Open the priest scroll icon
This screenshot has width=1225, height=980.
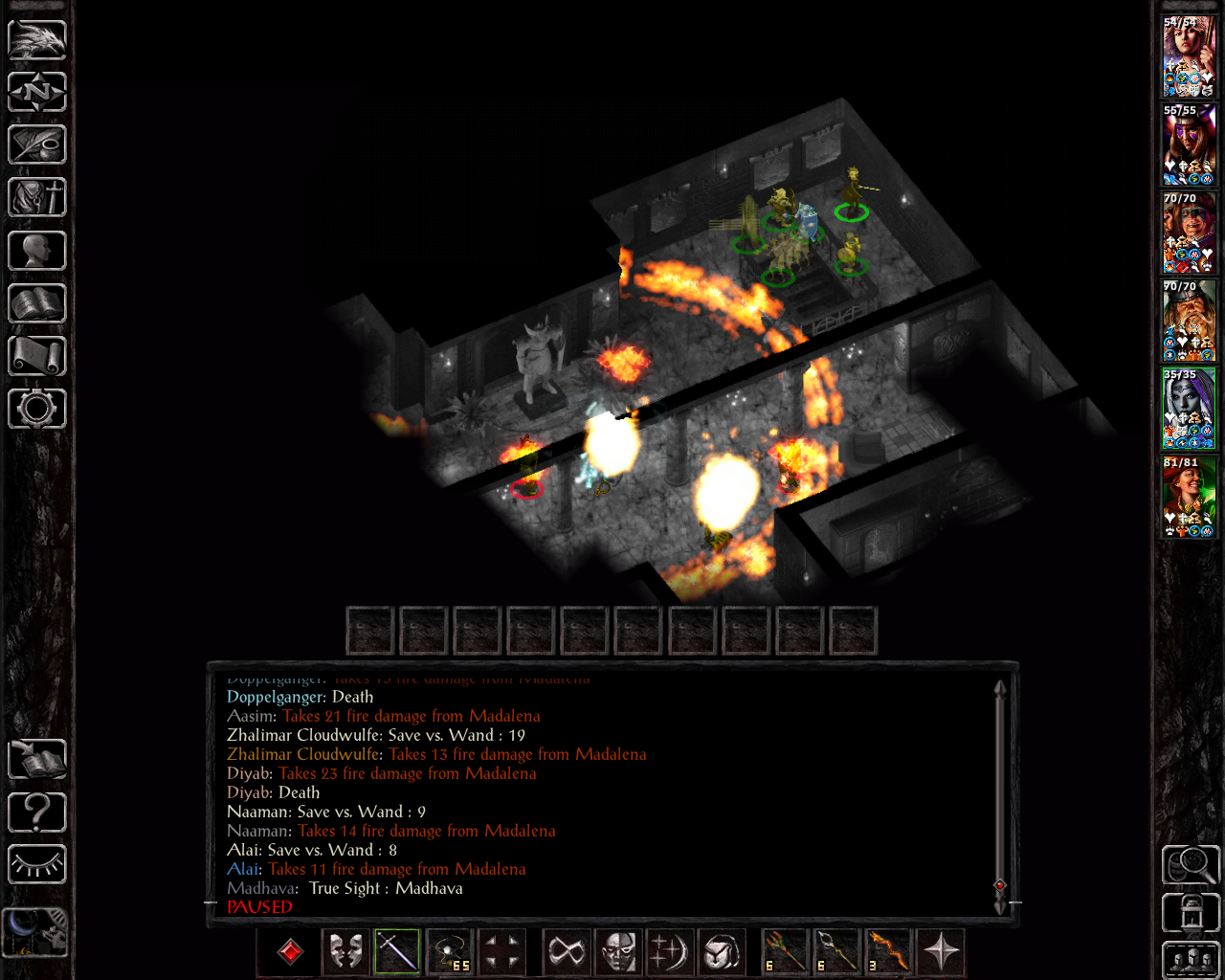pyautogui.click(x=37, y=356)
